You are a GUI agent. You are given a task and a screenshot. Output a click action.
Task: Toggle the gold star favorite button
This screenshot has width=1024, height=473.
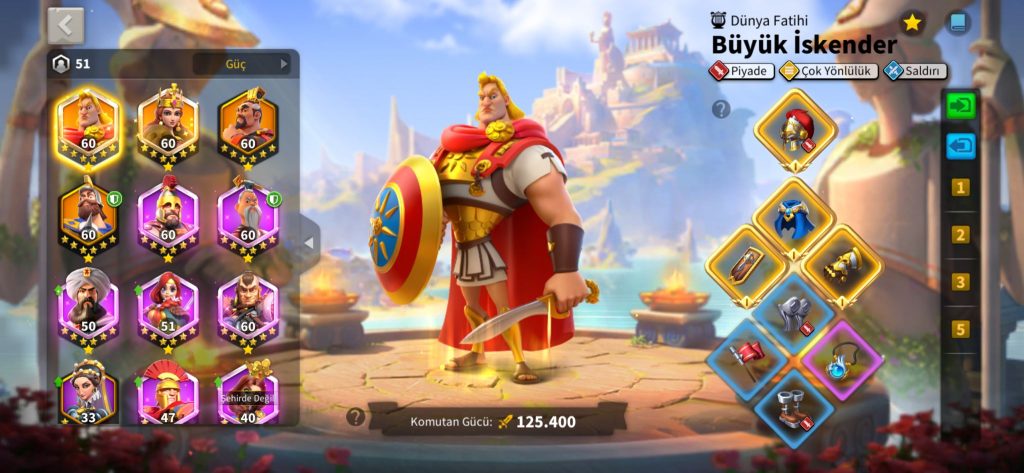[912, 22]
